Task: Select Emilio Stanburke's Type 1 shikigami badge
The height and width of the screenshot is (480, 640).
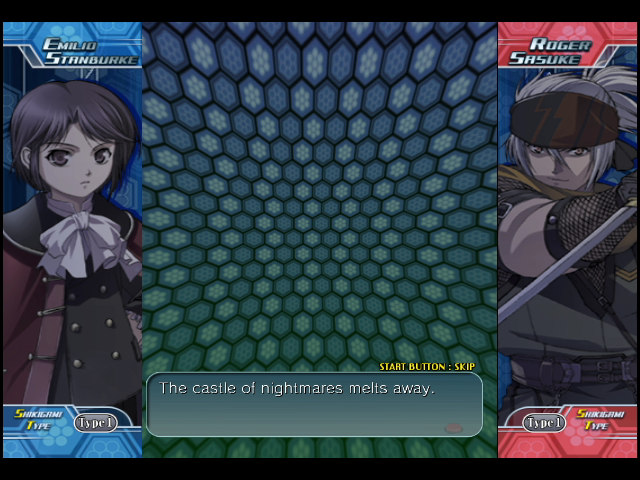Action: pyautogui.click(x=94, y=422)
